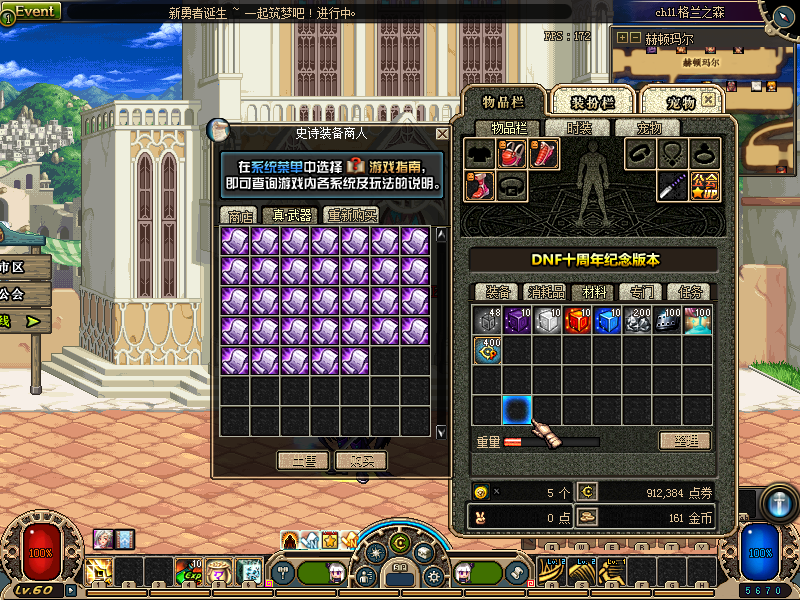Select the 真·武器 merchant tab
This screenshot has height=600, width=800.
tap(291, 215)
